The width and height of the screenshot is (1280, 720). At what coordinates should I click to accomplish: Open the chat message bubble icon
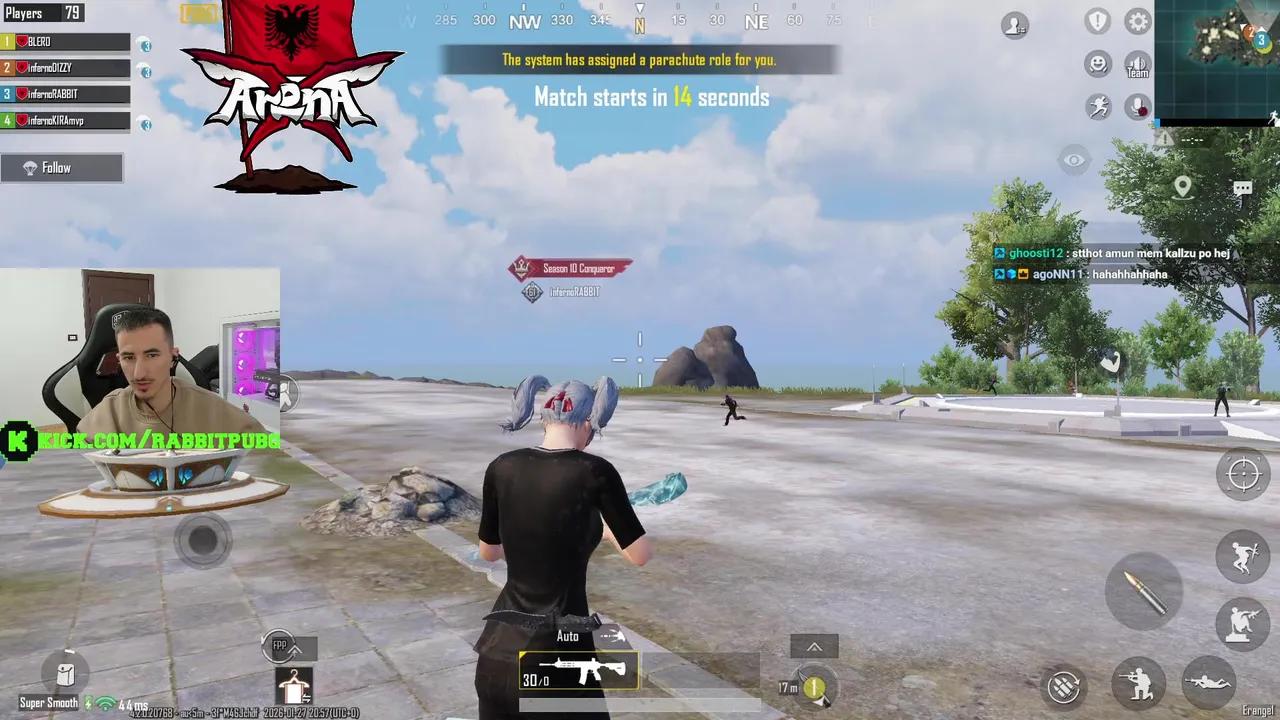pos(1242,188)
